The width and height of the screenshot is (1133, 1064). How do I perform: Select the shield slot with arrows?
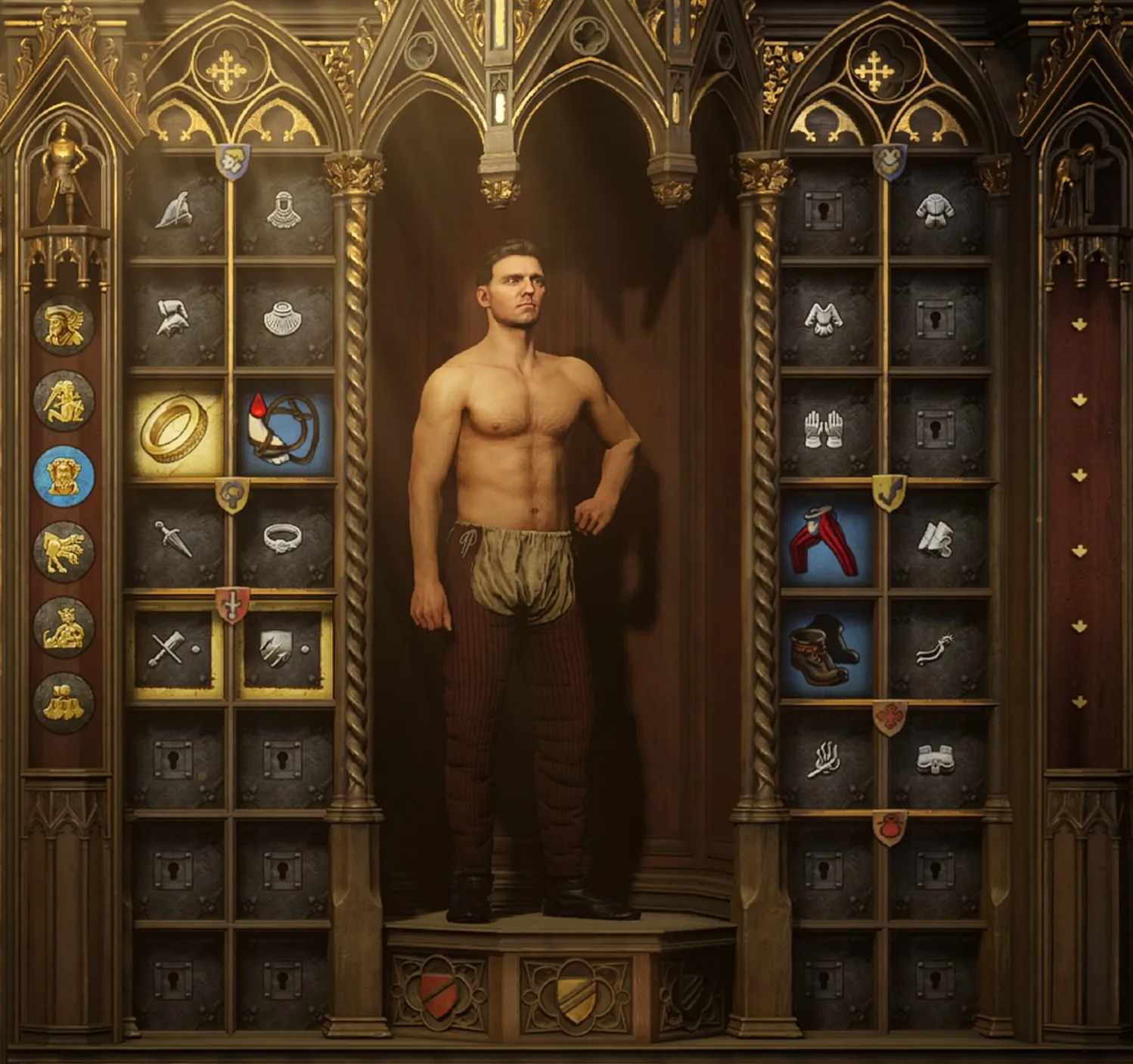(284, 649)
